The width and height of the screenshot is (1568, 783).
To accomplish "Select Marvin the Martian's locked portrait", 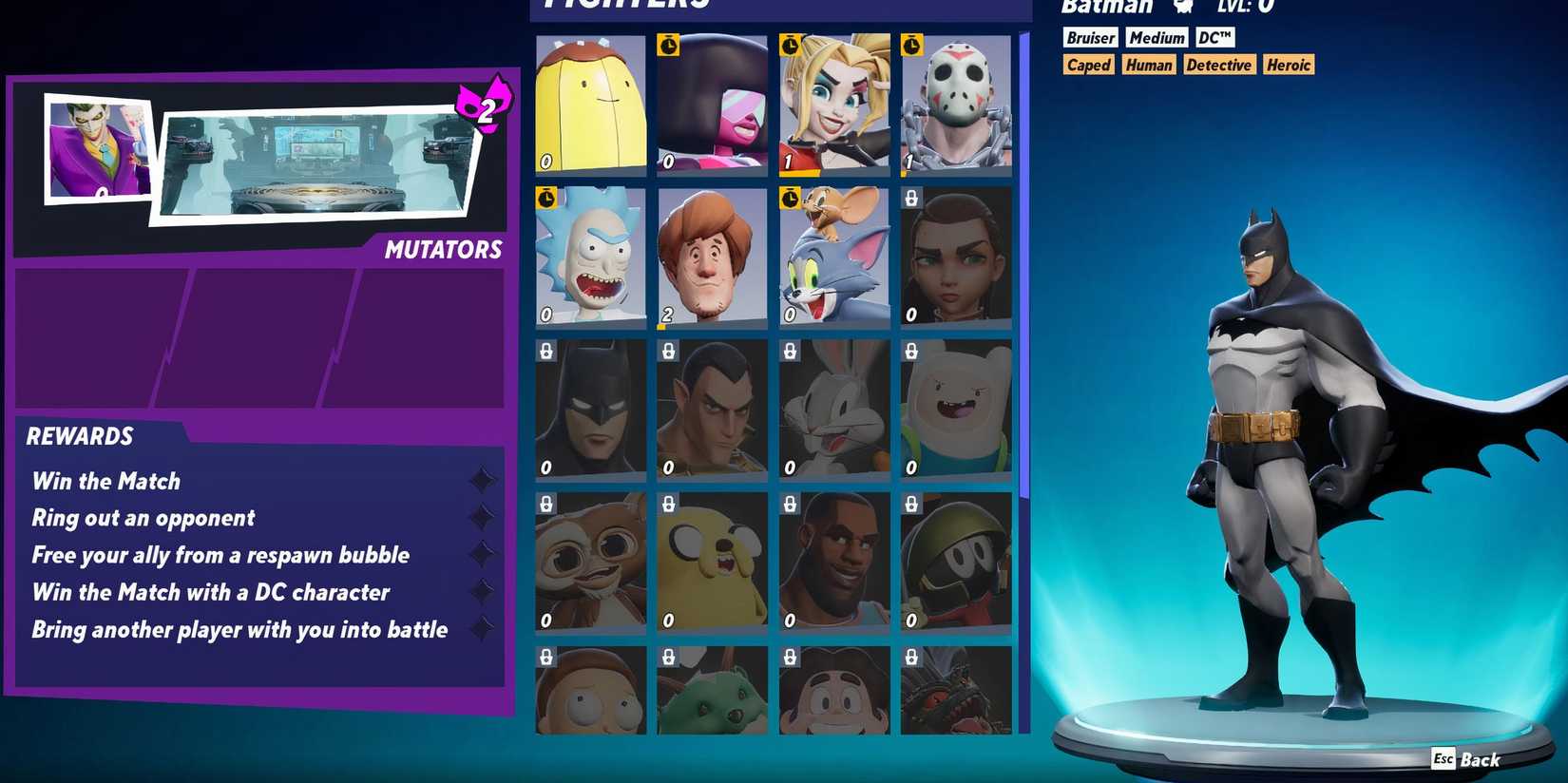I will pos(955,563).
